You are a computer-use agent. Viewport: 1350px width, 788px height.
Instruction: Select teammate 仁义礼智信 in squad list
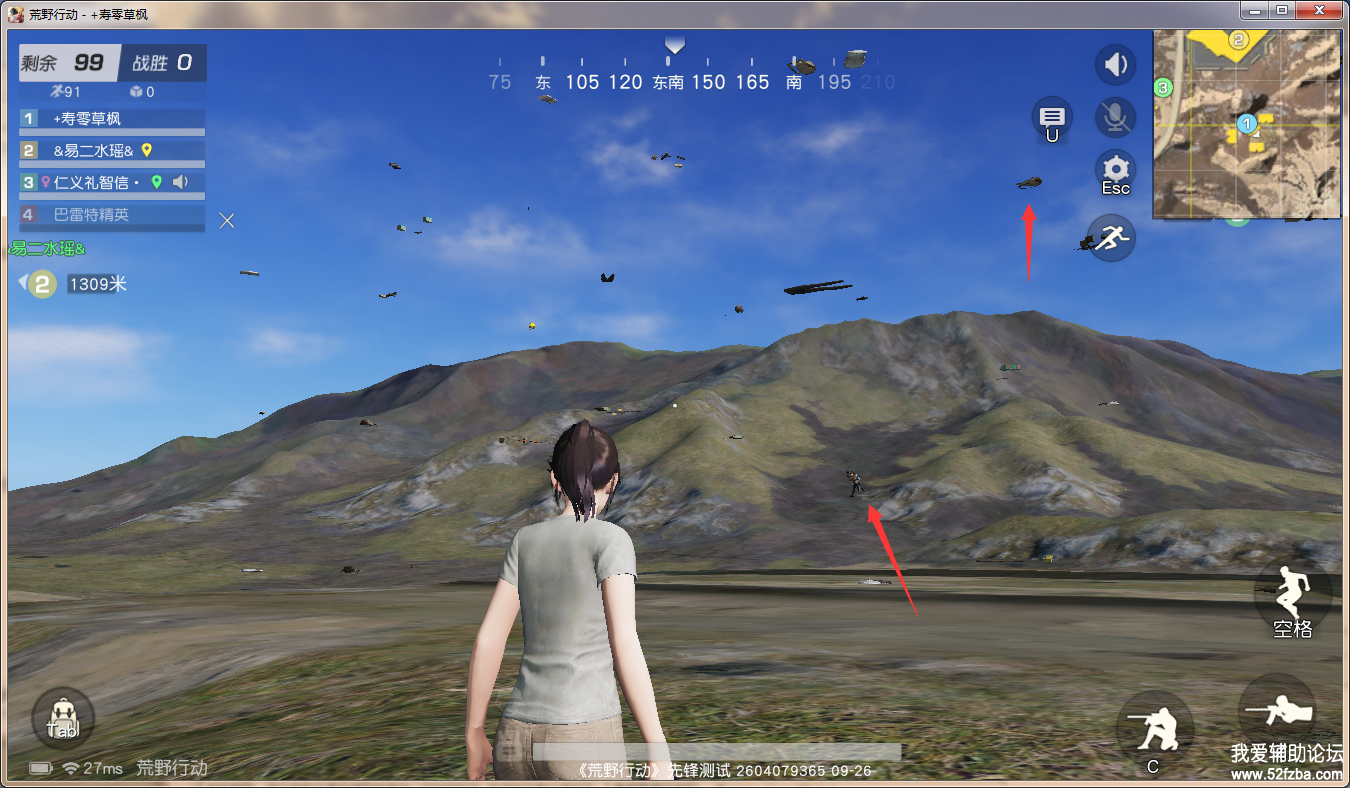[x=112, y=183]
